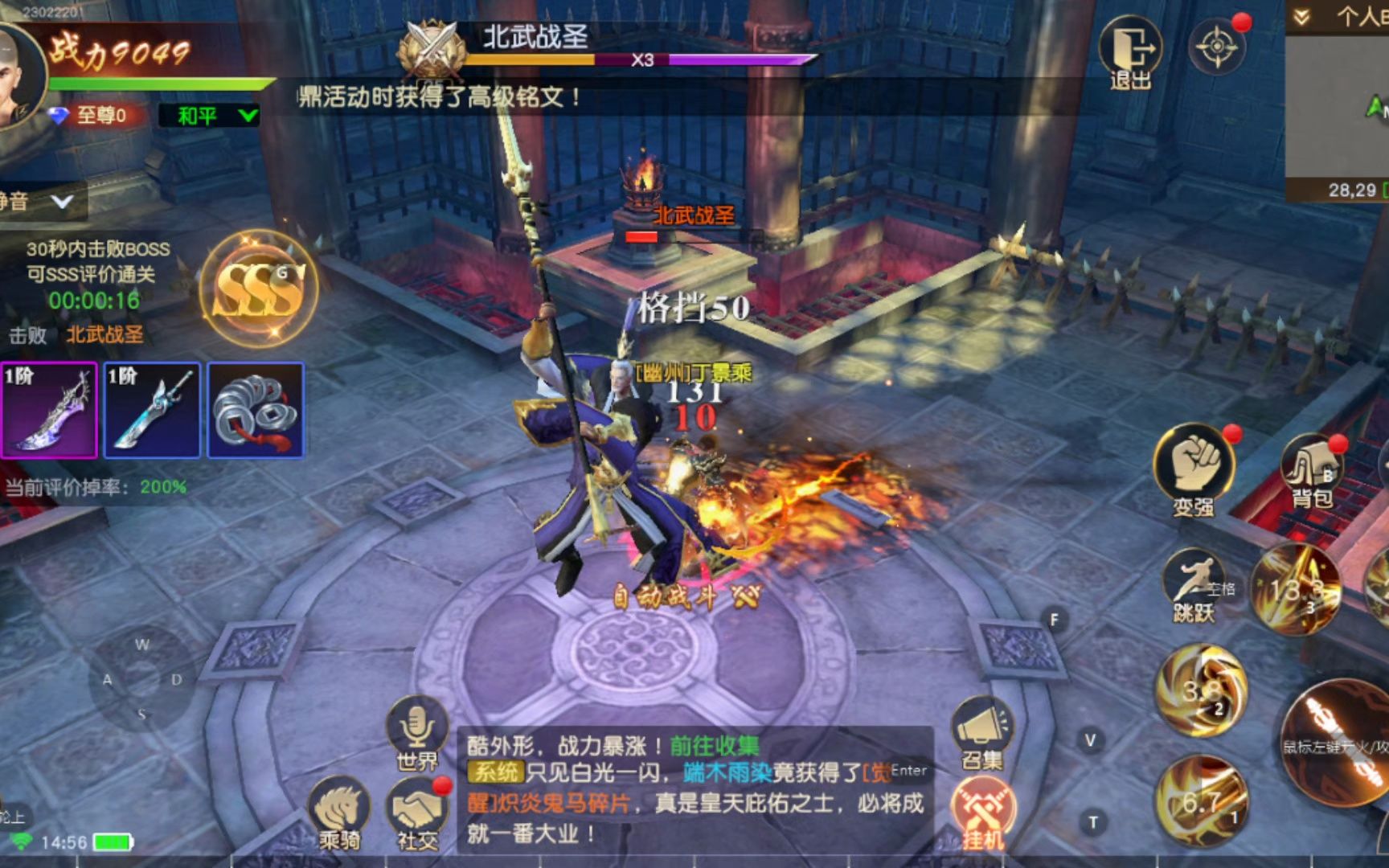The height and width of the screenshot is (868, 1389).
Task: Open the 变强 power-up menu
Action: (x=1194, y=469)
